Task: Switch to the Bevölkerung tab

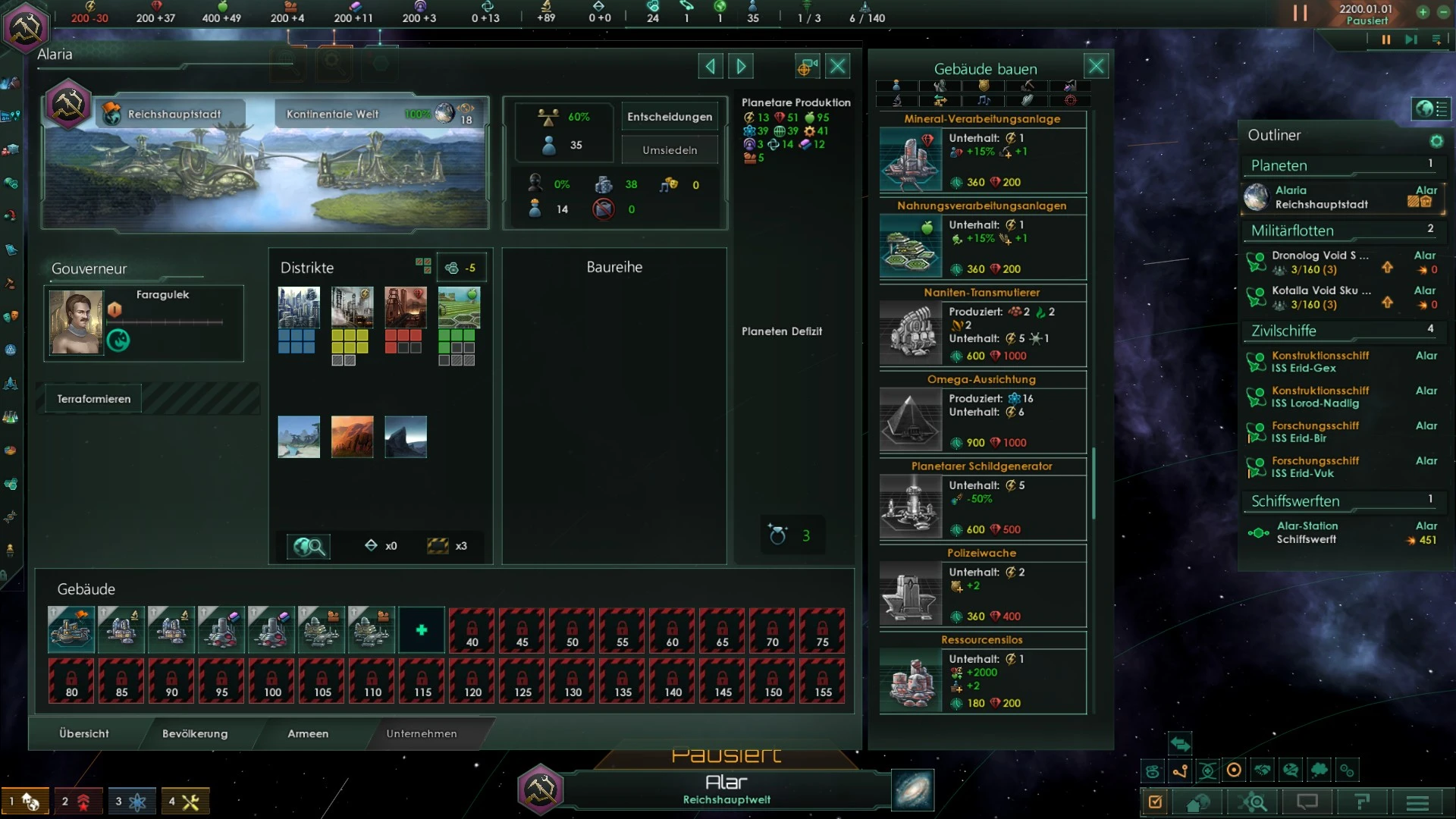Action: (194, 734)
